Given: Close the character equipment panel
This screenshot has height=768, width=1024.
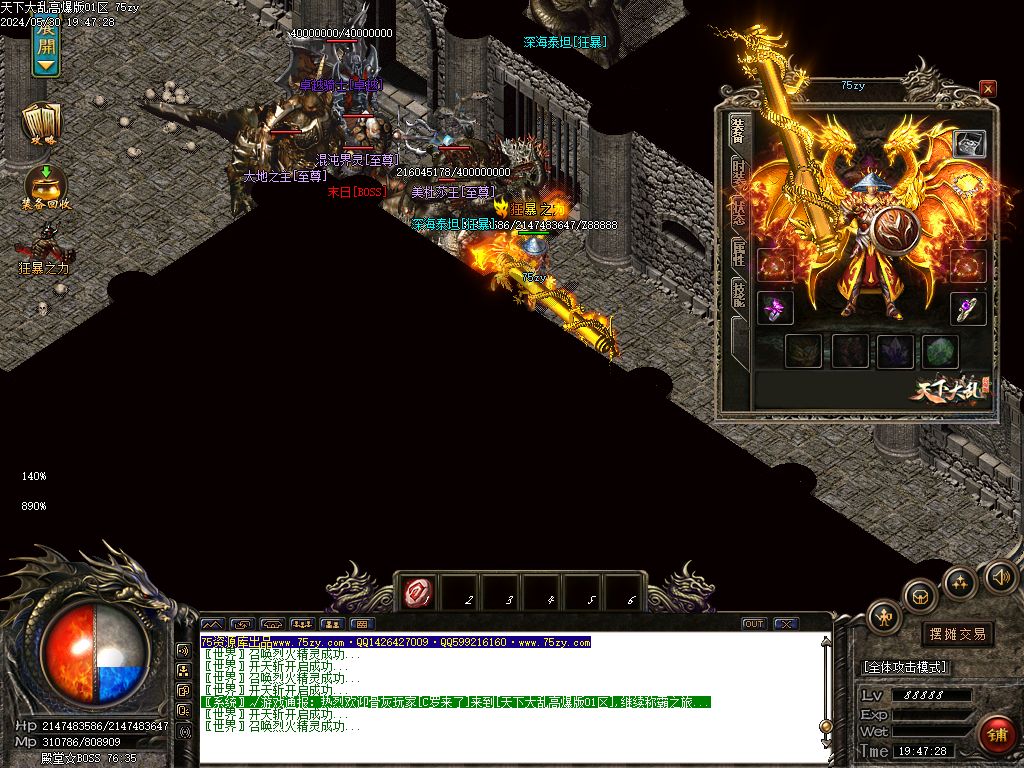Looking at the screenshot, I should pyautogui.click(x=988, y=89).
